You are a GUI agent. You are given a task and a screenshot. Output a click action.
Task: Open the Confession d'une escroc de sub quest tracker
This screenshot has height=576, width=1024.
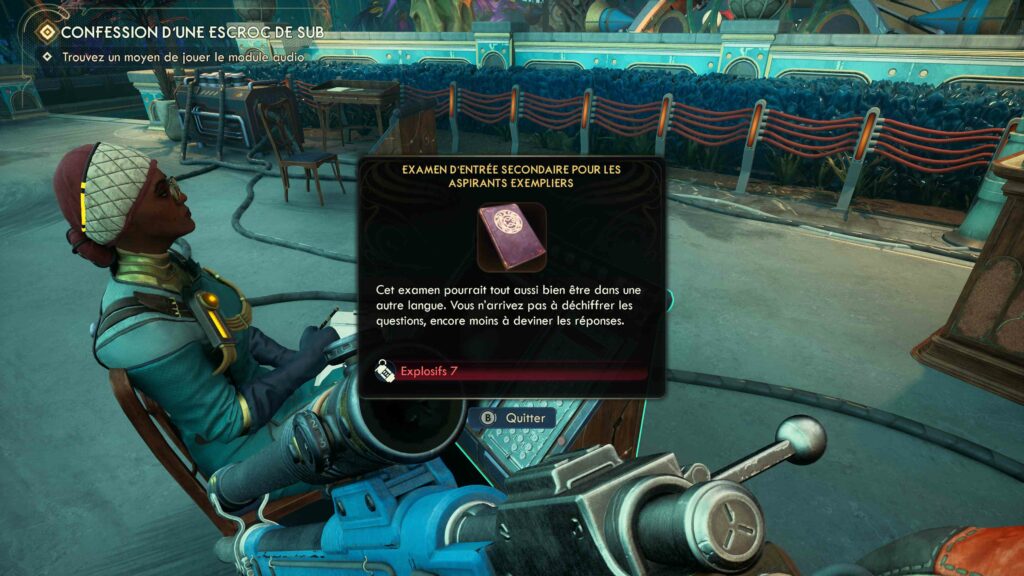pos(184,33)
